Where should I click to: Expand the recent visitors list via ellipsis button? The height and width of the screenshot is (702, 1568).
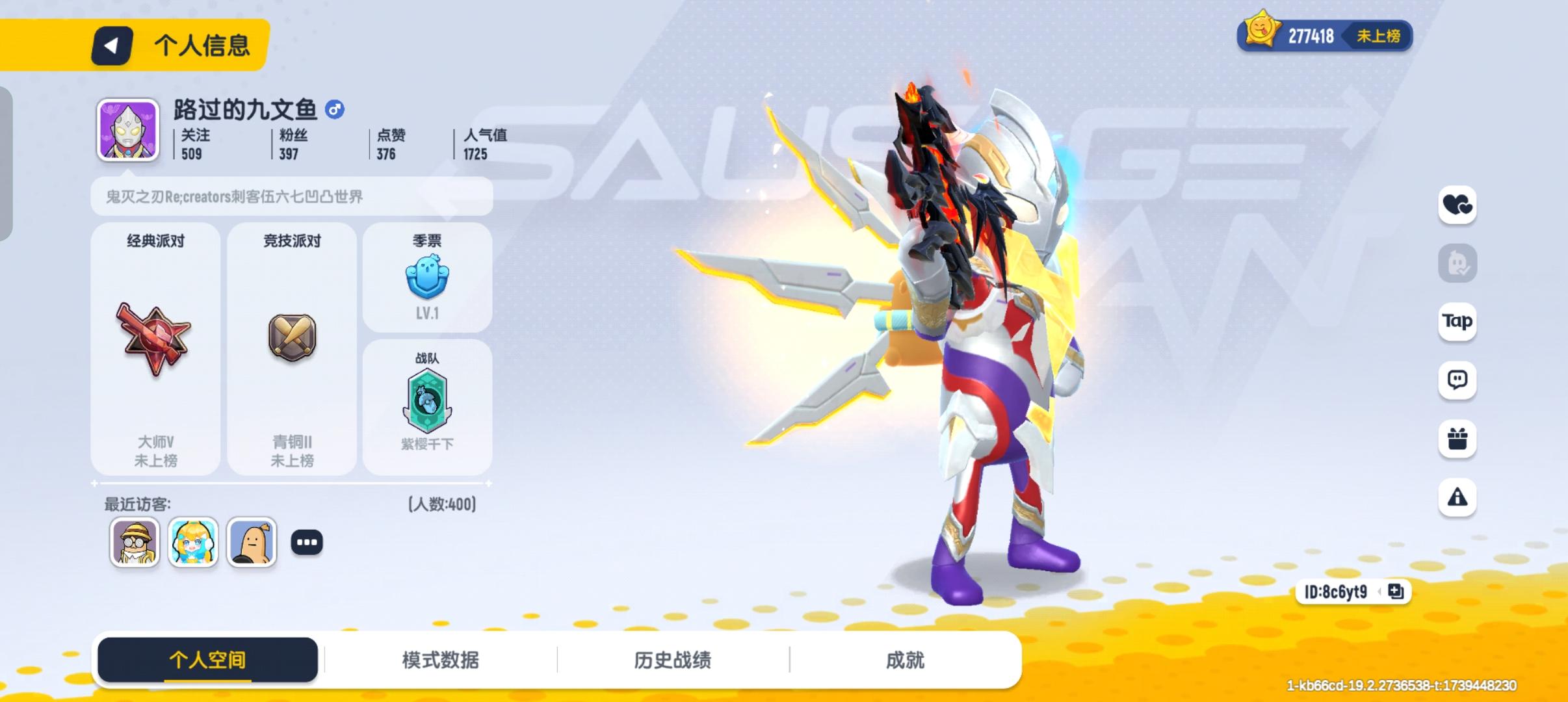[307, 541]
